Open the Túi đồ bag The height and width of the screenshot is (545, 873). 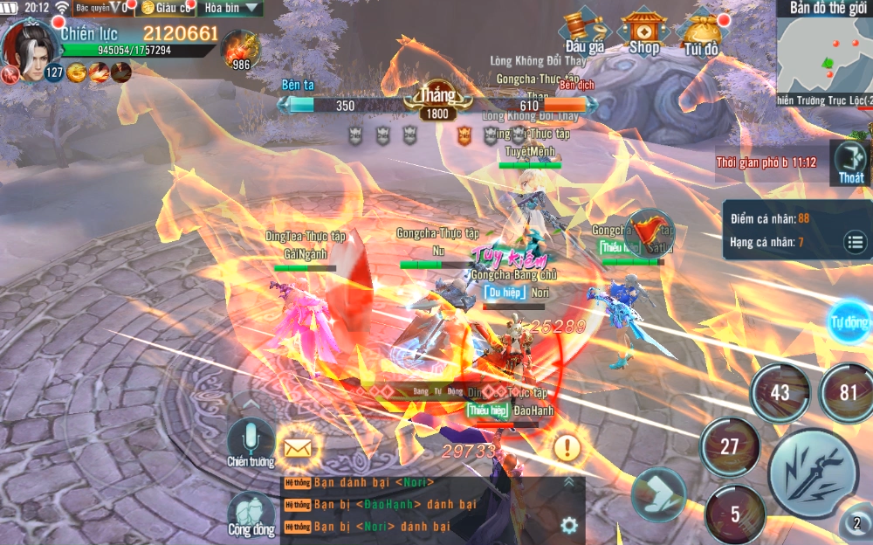(x=701, y=31)
